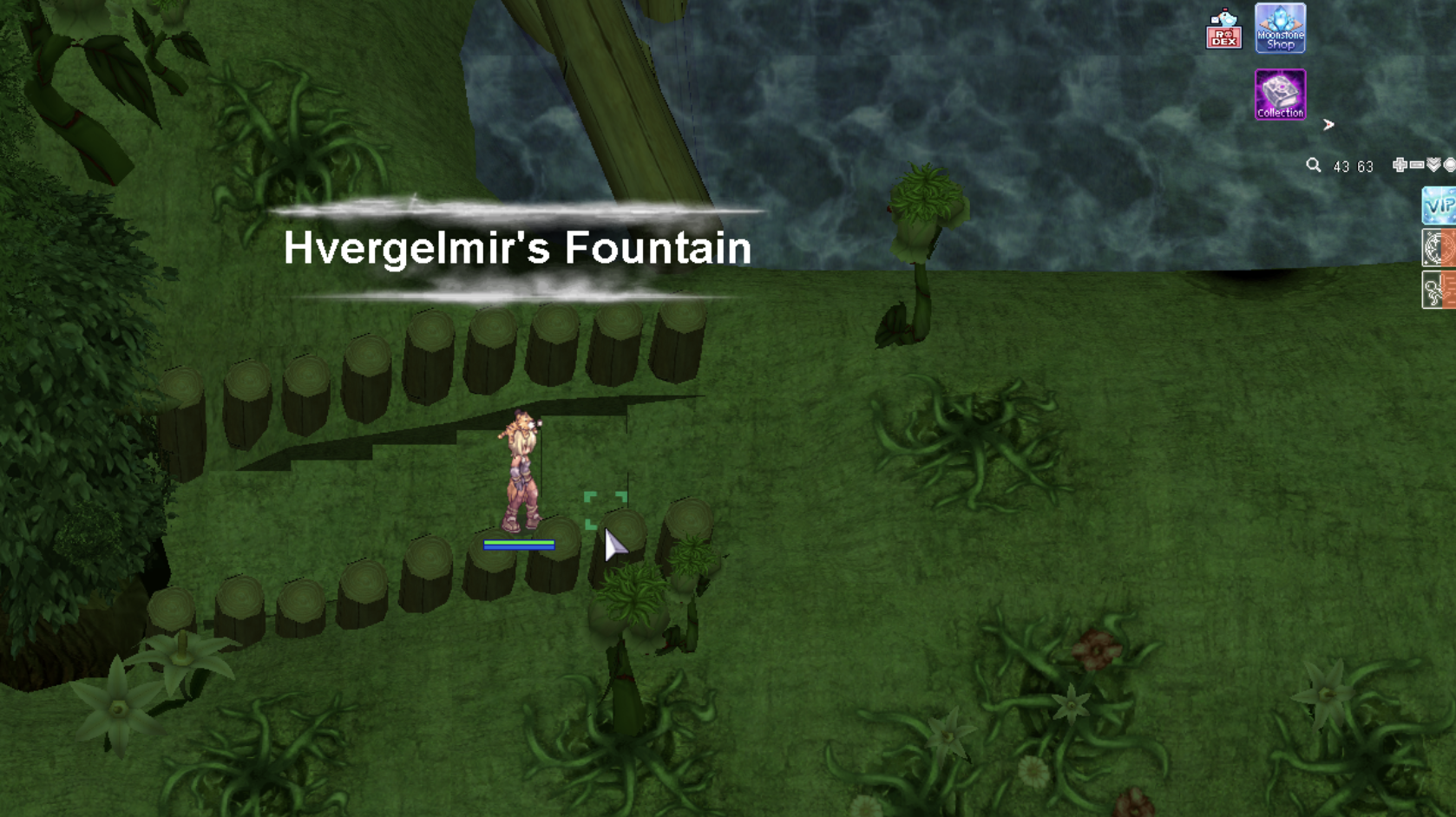Open the VIP button
The height and width of the screenshot is (817, 1456).
[1439, 206]
